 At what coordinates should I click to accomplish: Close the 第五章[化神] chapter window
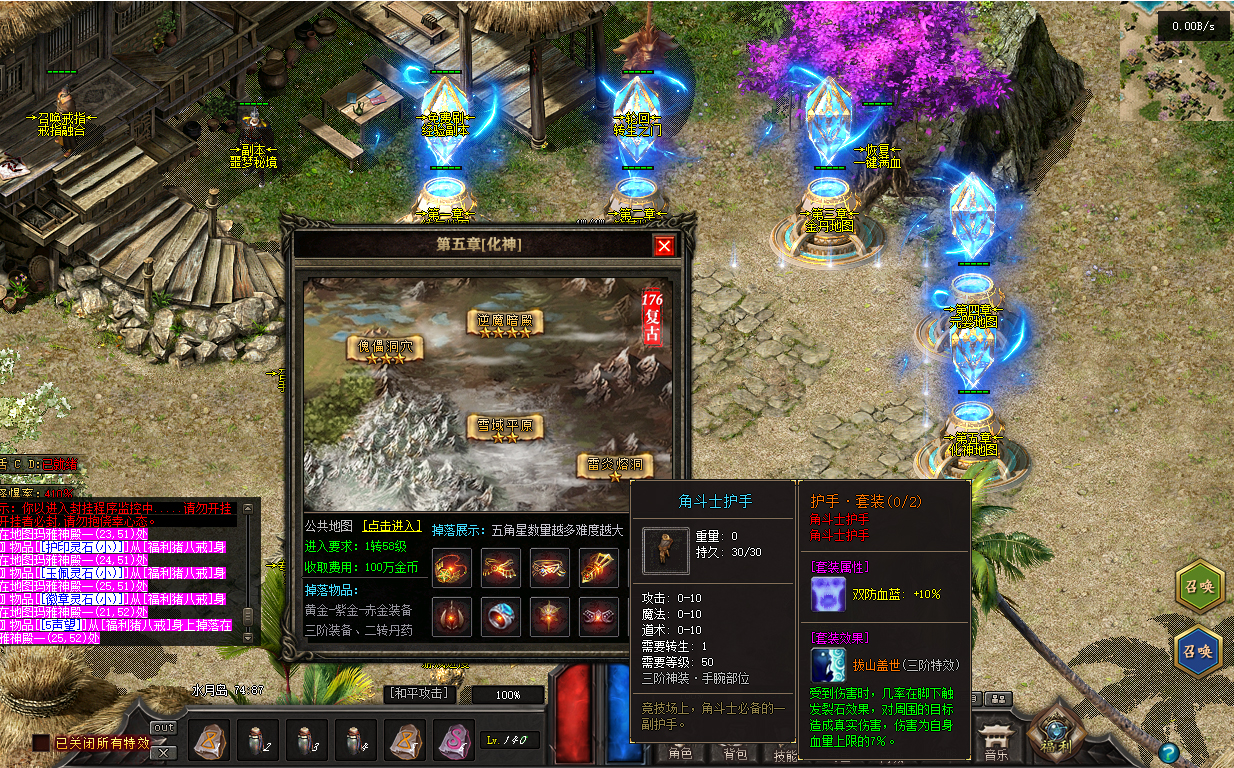pos(664,246)
